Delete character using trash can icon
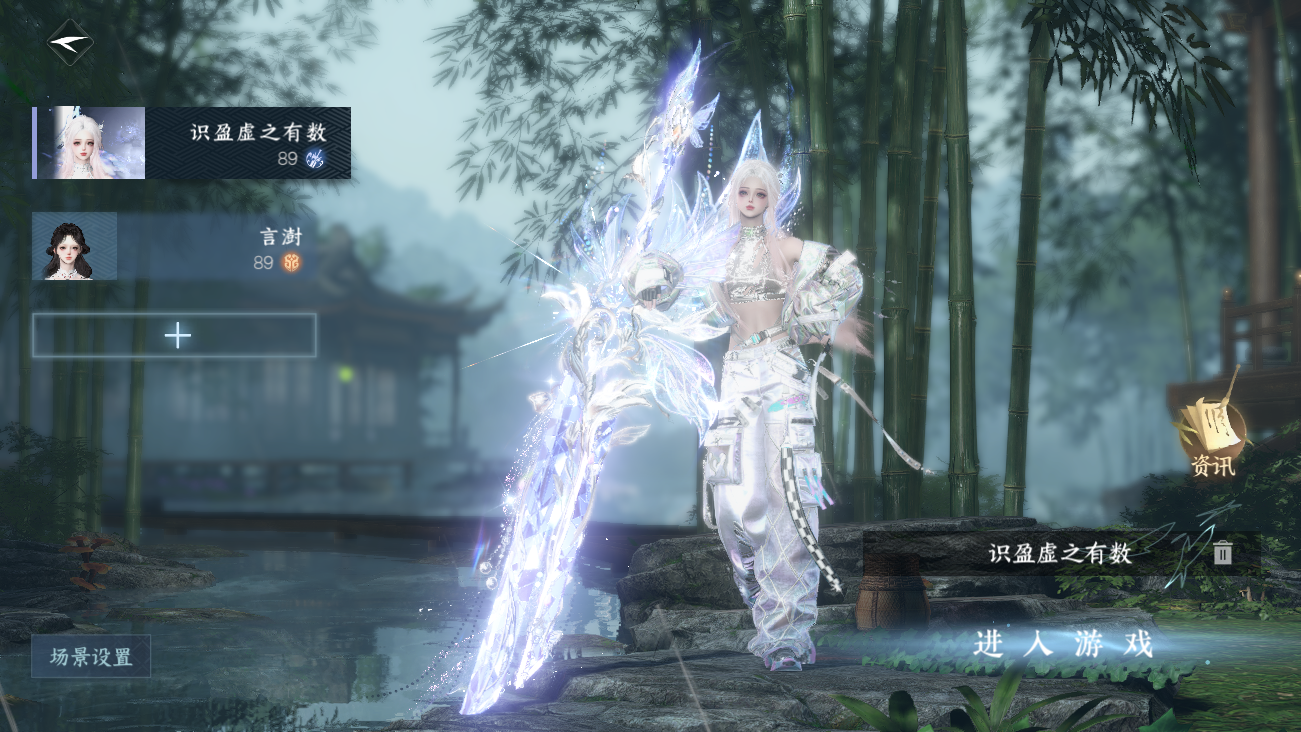Image resolution: width=1301 pixels, height=732 pixels. (1222, 553)
